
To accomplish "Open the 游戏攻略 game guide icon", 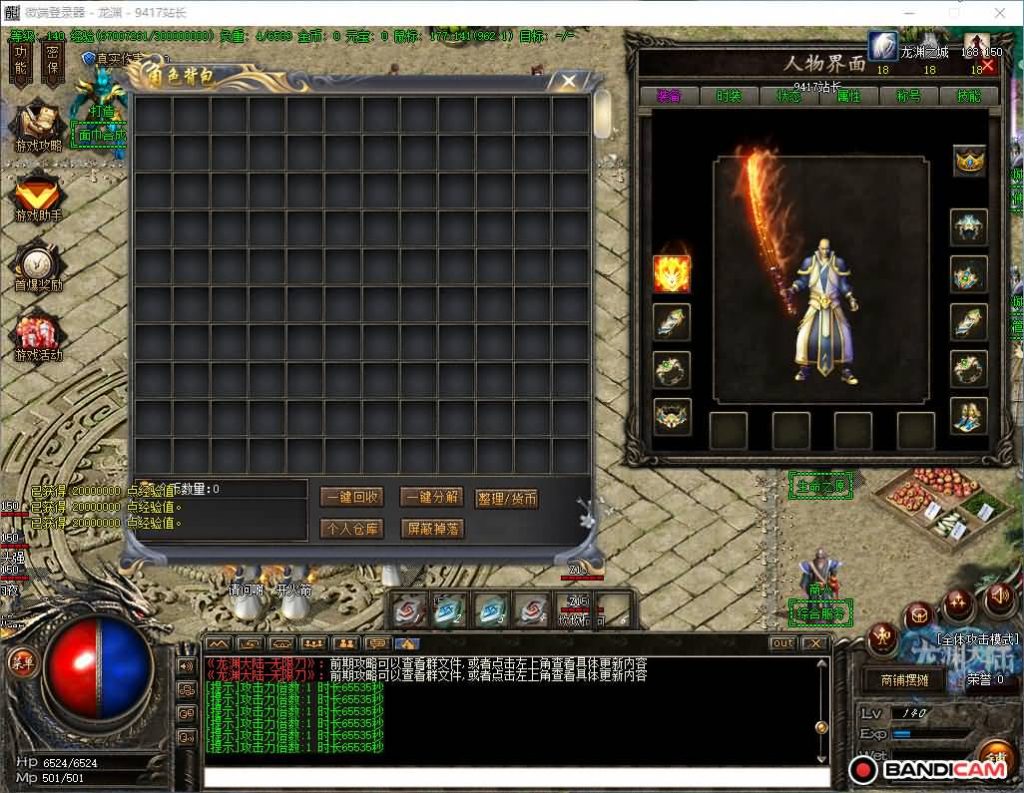I will pyautogui.click(x=38, y=127).
